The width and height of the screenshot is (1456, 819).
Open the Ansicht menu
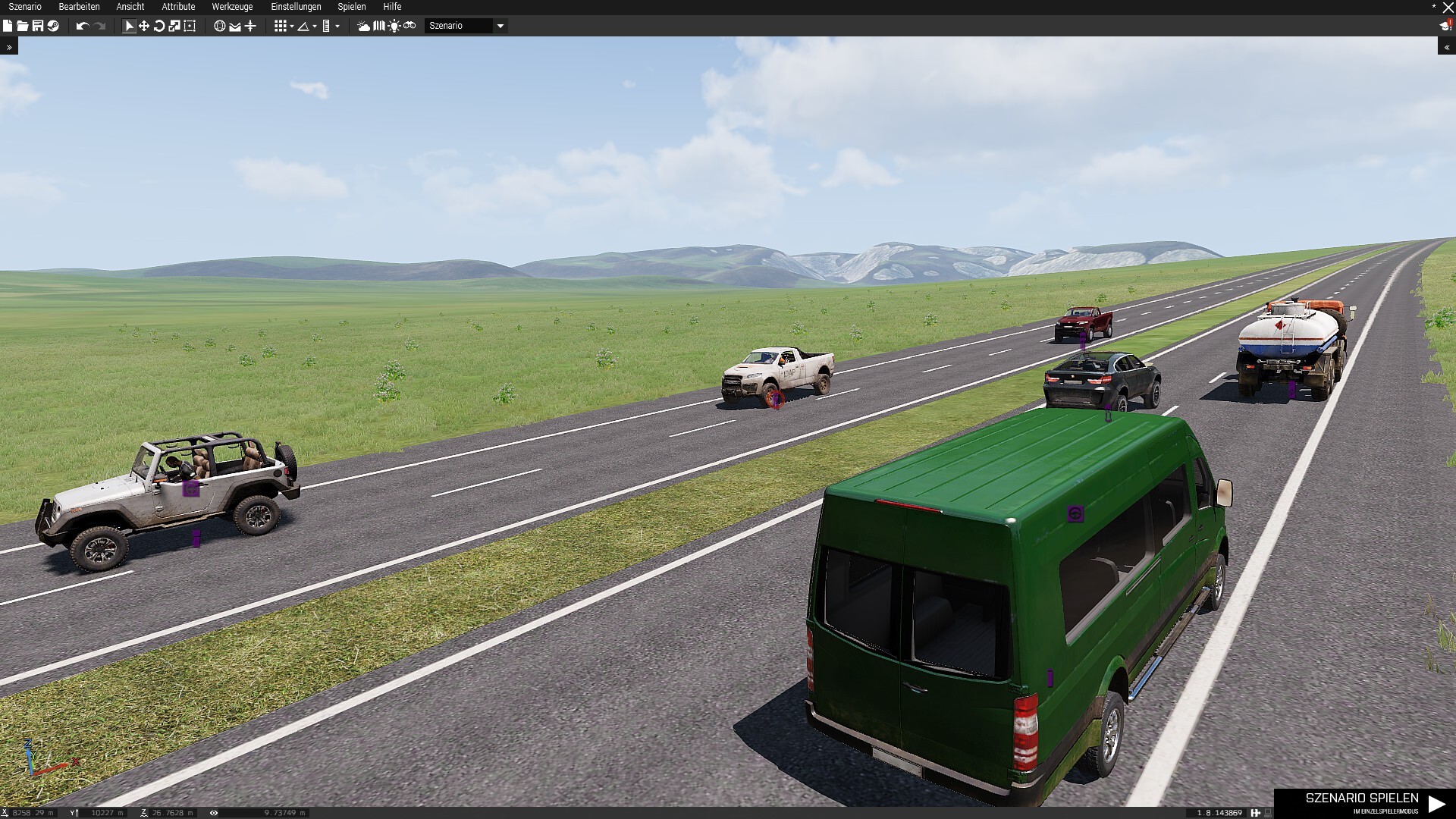(130, 7)
